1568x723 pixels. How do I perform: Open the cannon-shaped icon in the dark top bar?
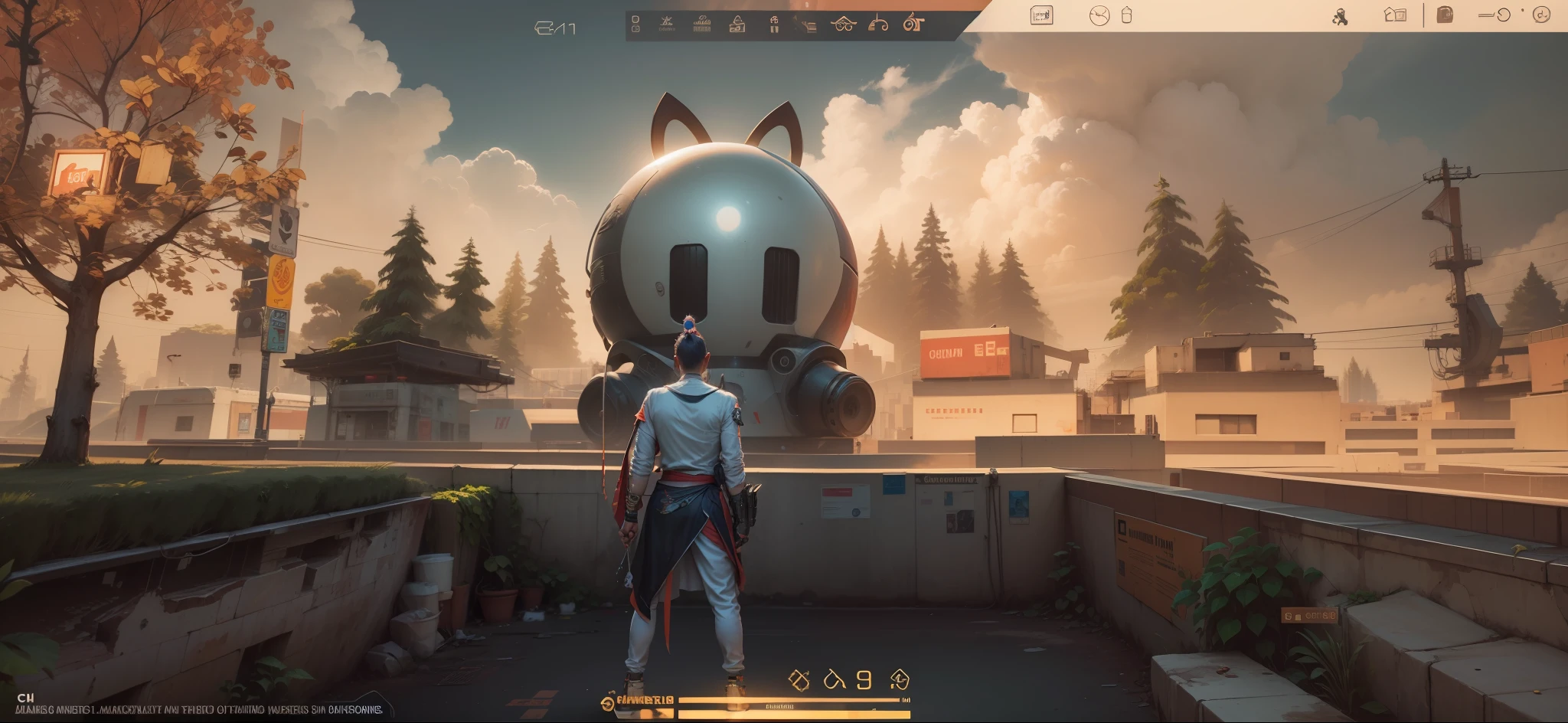pyautogui.click(x=913, y=25)
